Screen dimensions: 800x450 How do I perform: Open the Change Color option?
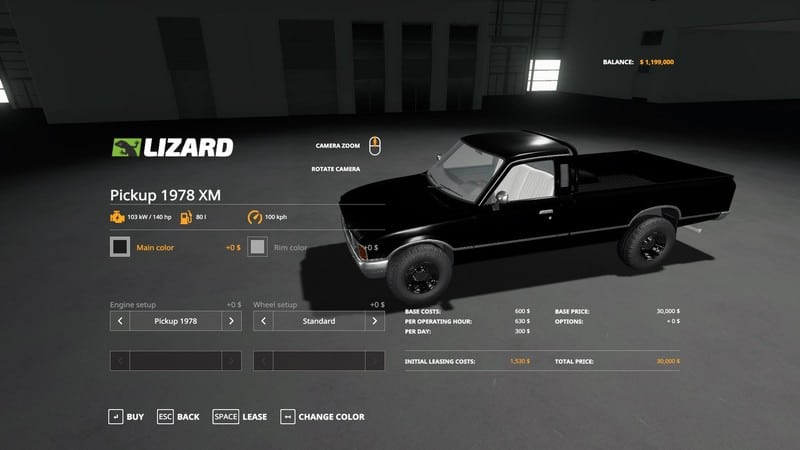(x=322, y=416)
